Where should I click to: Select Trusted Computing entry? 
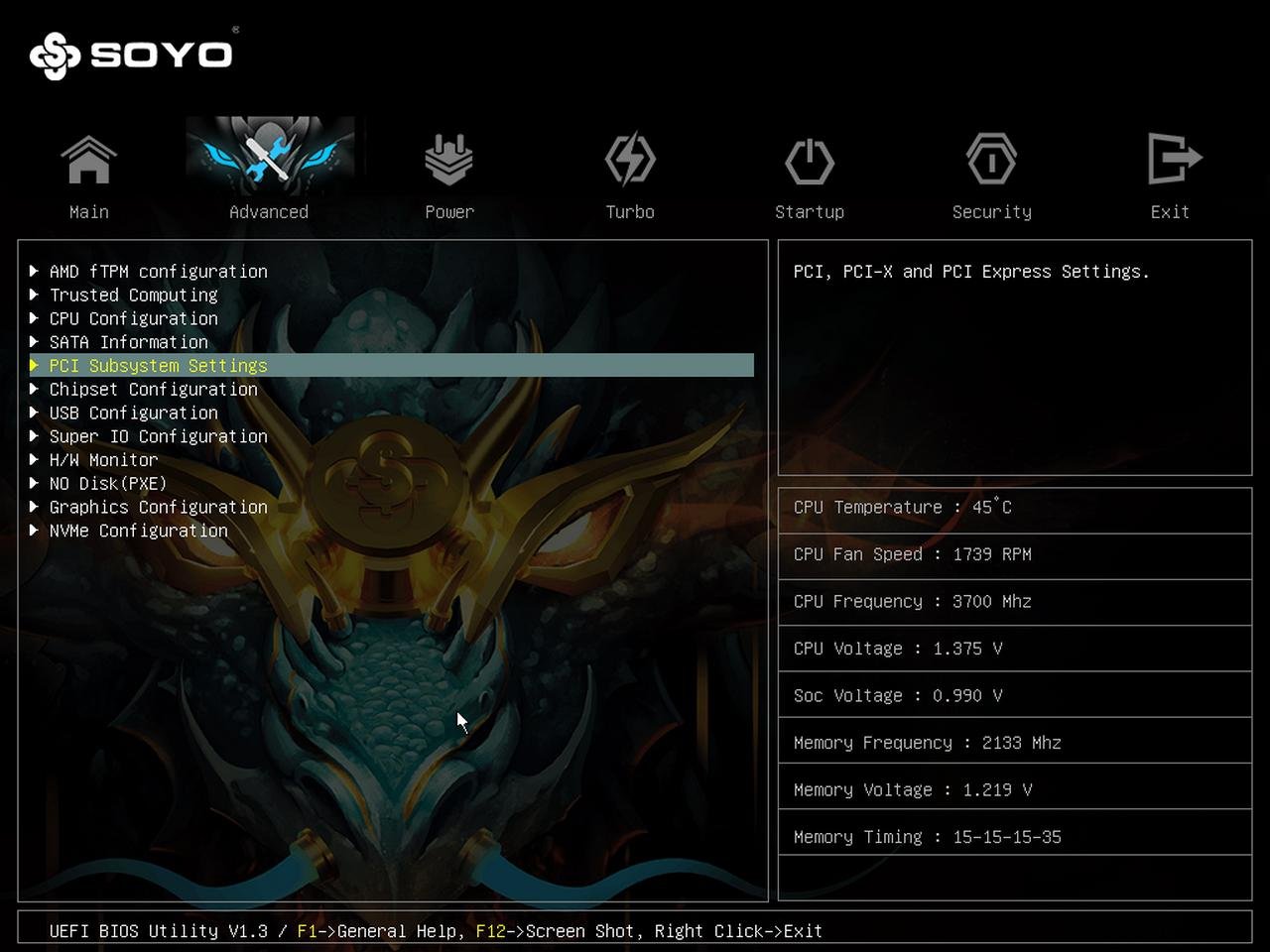point(133,295)
